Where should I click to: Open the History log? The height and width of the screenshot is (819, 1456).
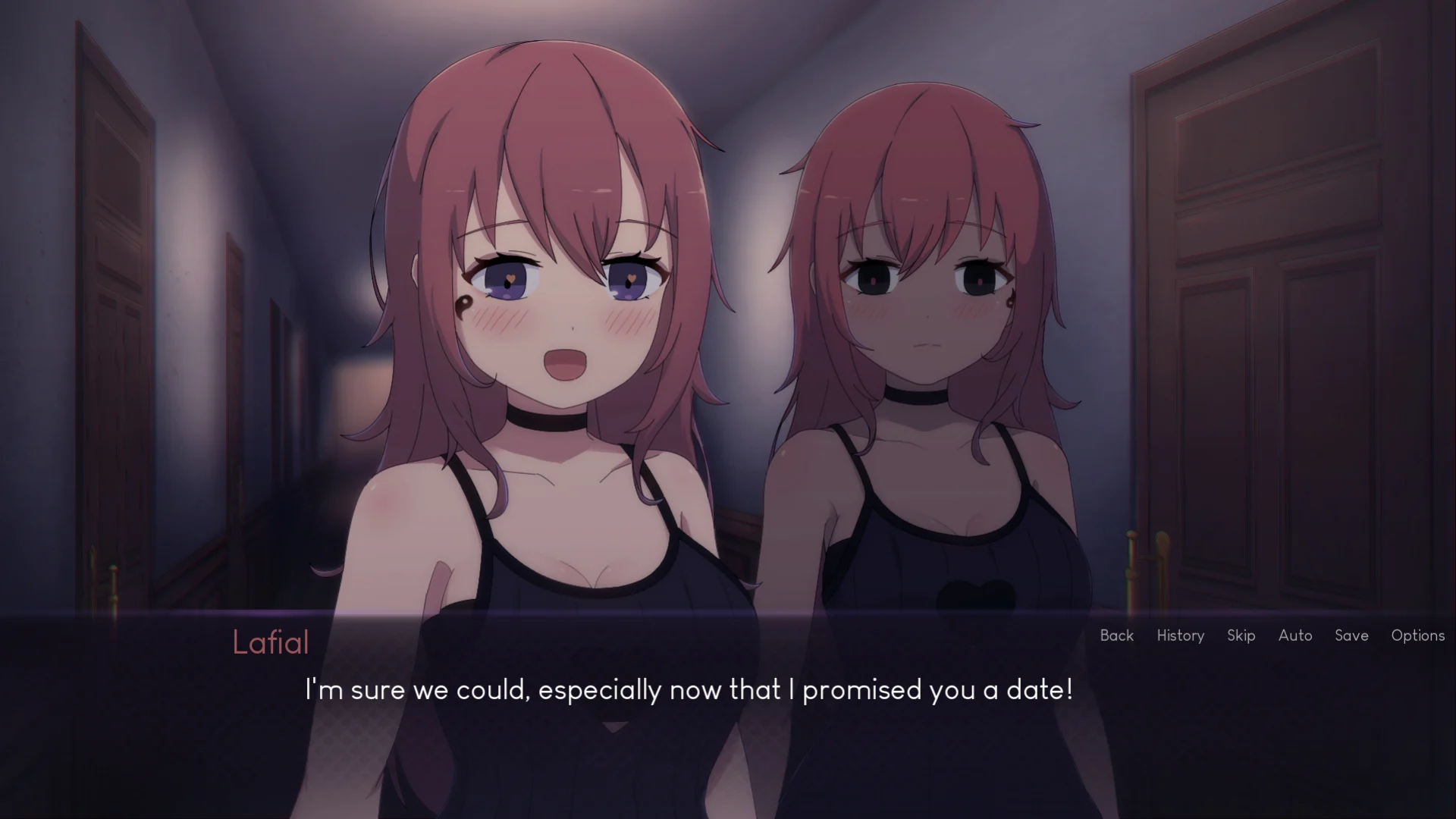[x=1180, y=635]
